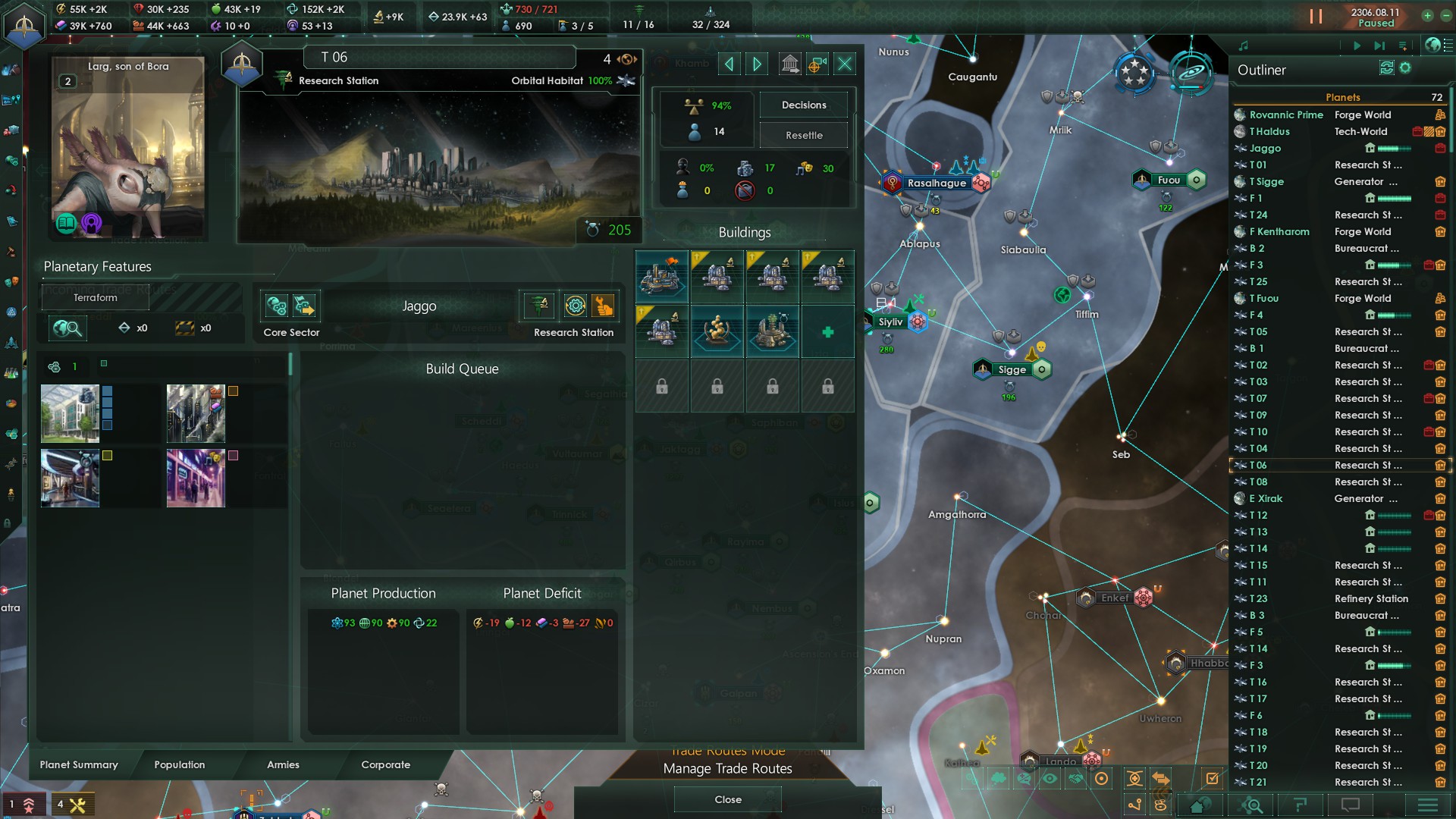Open Outliner settings with the gear icon
This screenshot has height=819, width=1456.
(1405, 68)
